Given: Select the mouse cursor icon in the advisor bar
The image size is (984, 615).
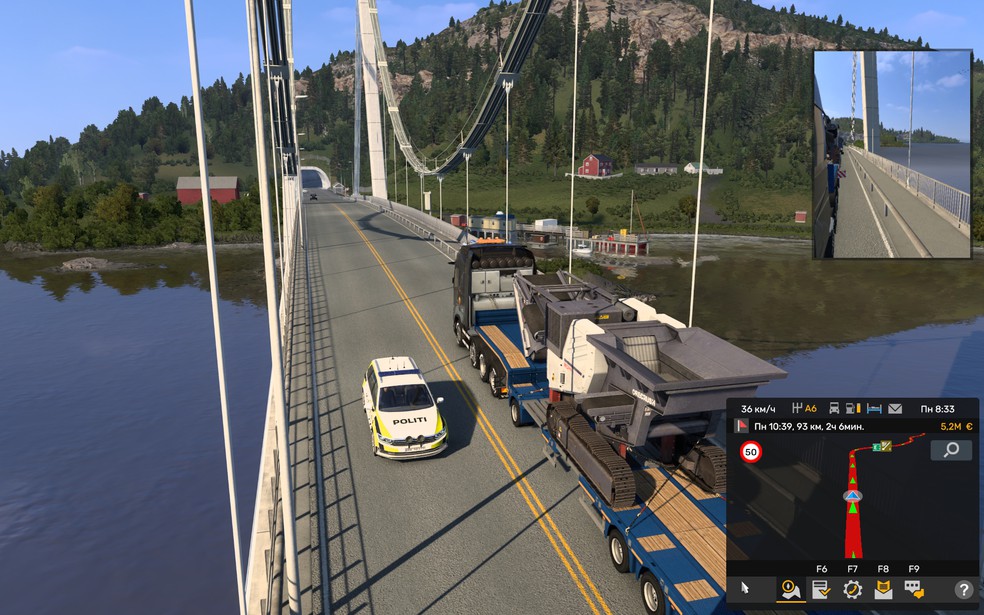Looking at the screenshot, I should (x=743, y=589).
